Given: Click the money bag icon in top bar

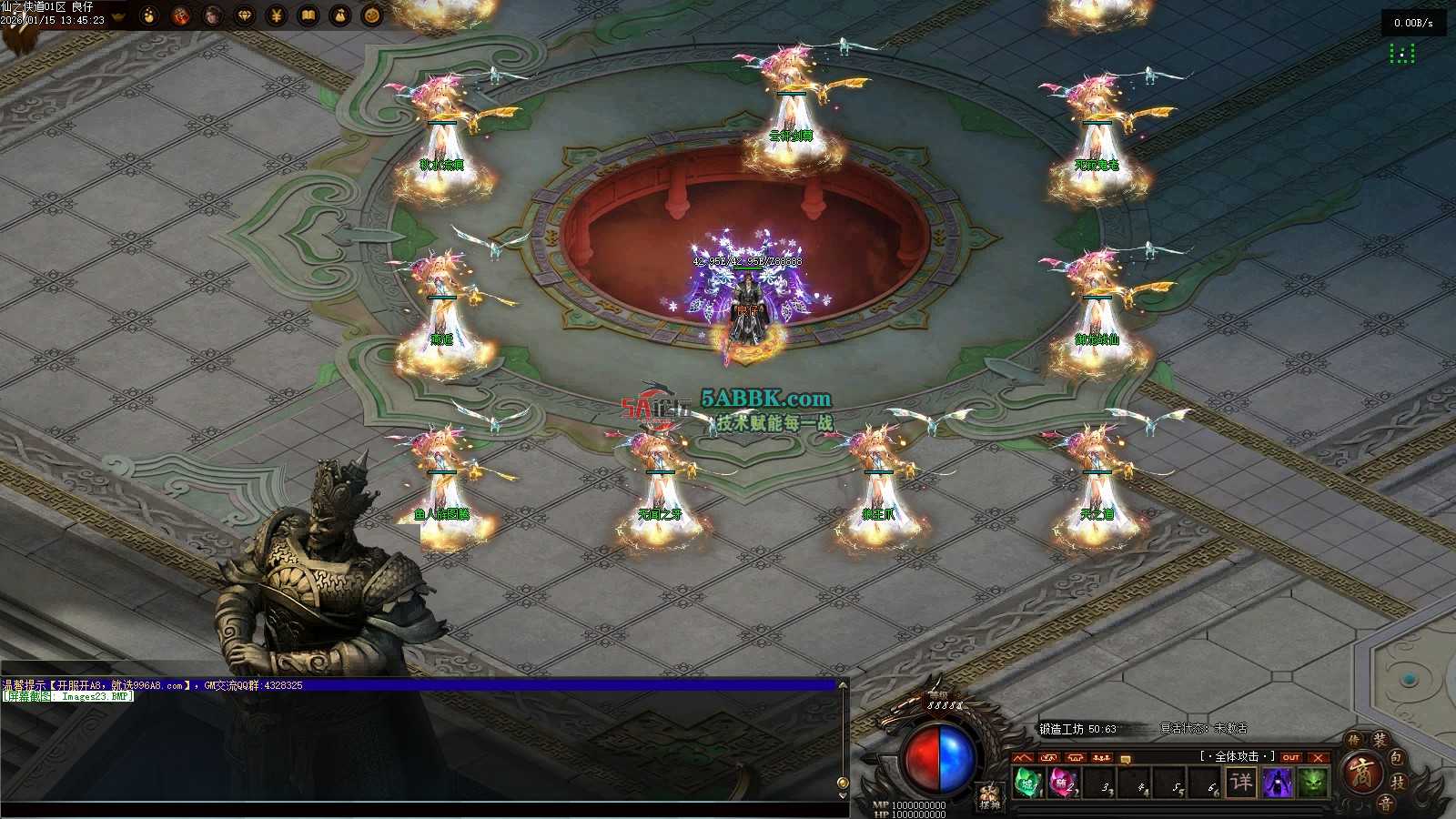Looking at the screenshot, I should click(340, 15).
